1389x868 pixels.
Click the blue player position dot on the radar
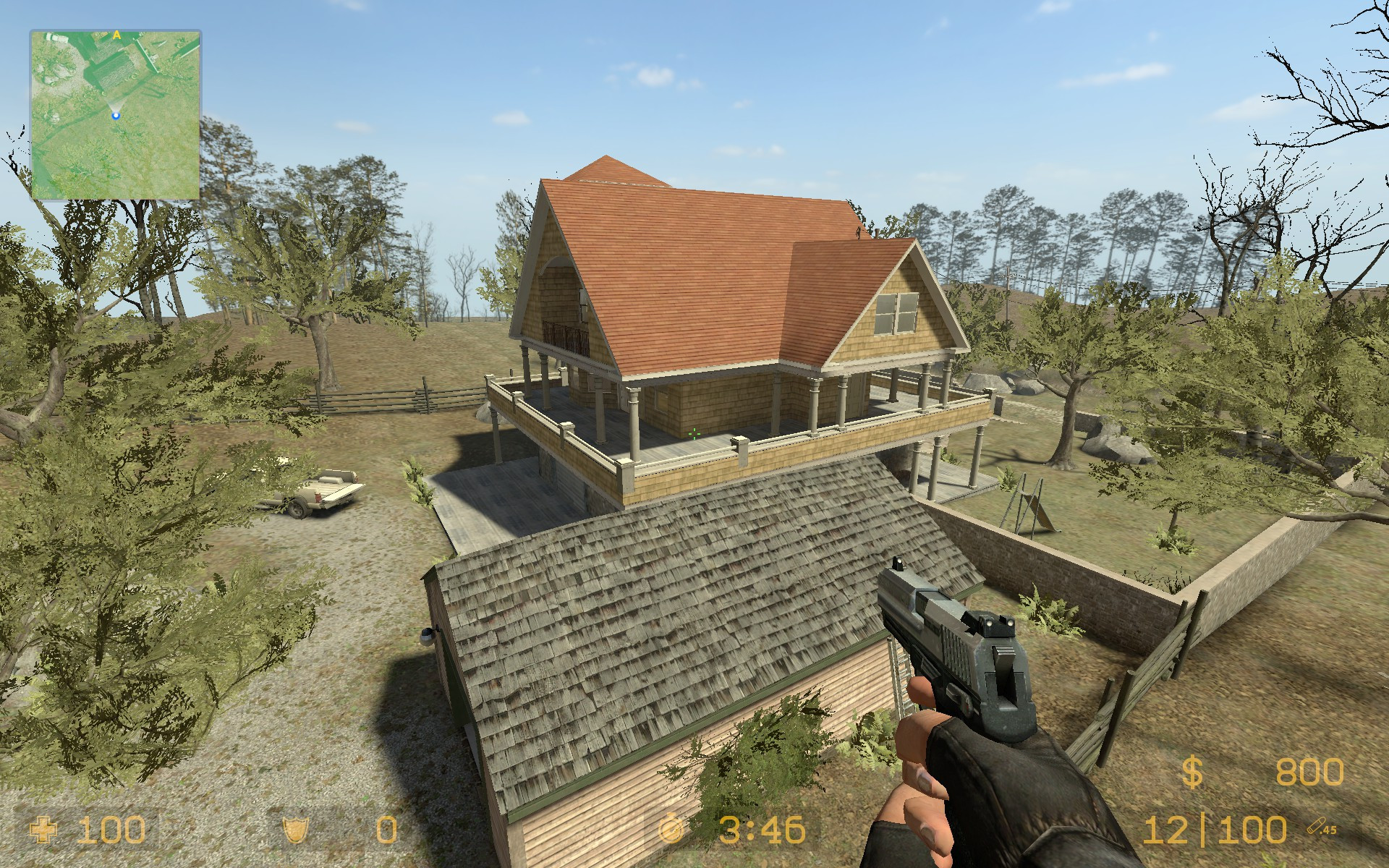click(x=115, y=114)
